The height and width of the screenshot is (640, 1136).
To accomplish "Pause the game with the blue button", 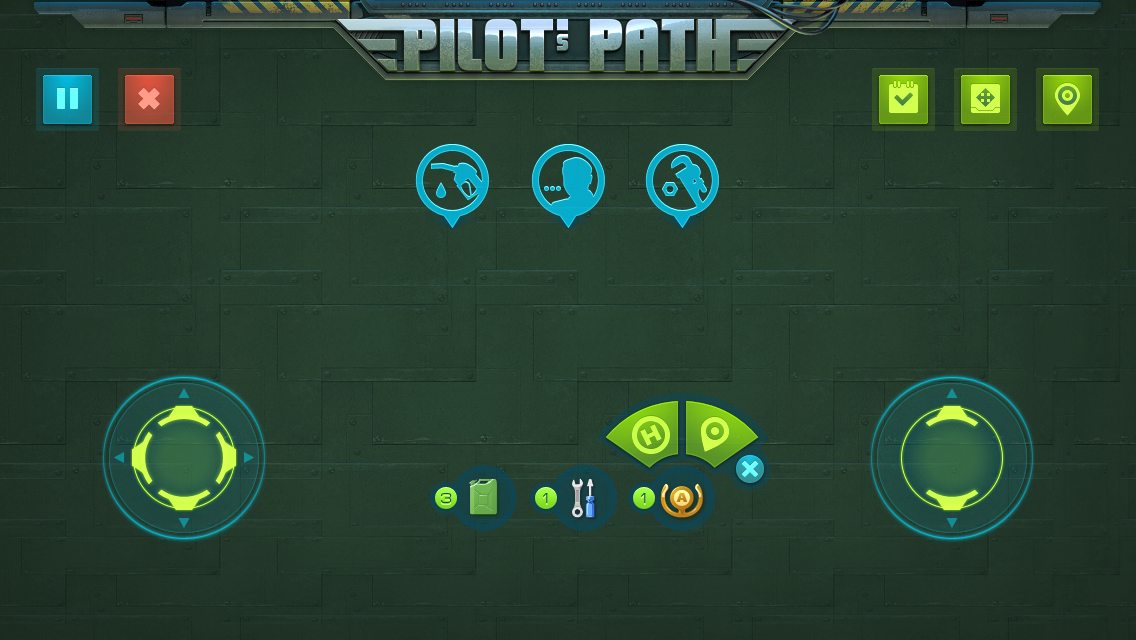I will 67,99.
